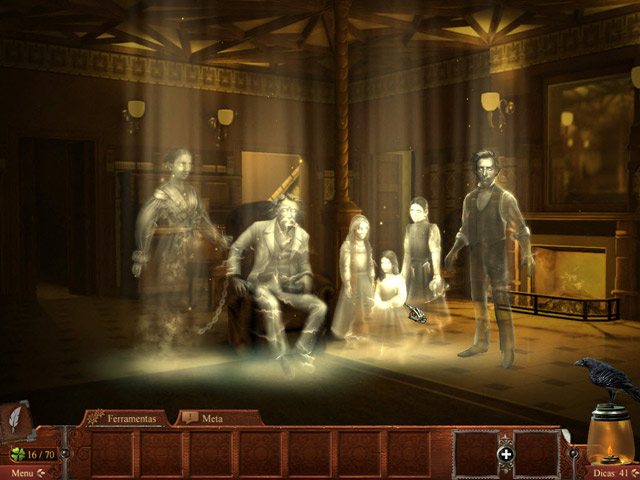Click the raven perched on the lantern
The width and height of the screenshot is (640, 480).
[x=606, y=377]
